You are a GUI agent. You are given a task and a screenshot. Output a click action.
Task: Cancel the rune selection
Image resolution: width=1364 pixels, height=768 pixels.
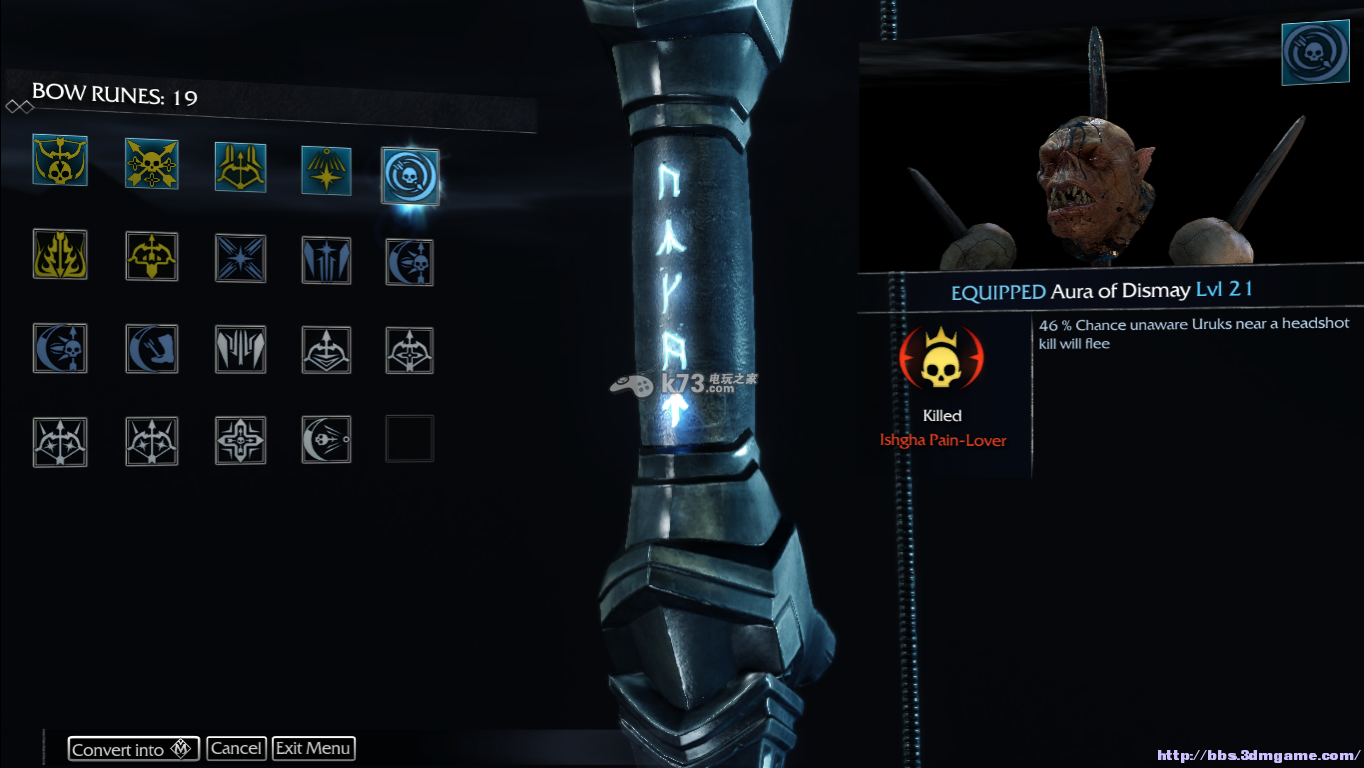click(237, 748)
